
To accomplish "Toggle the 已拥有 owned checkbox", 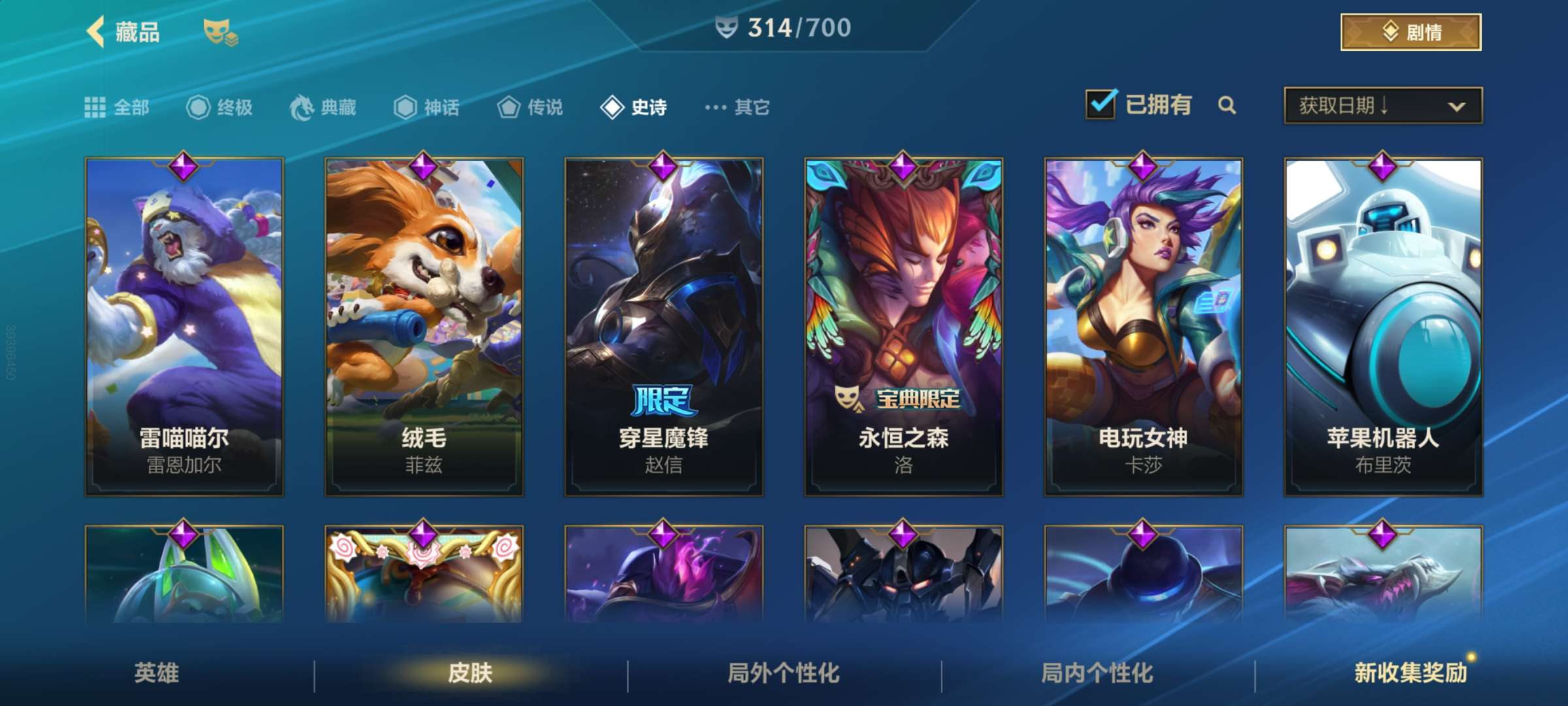I will pos(1101,105).
